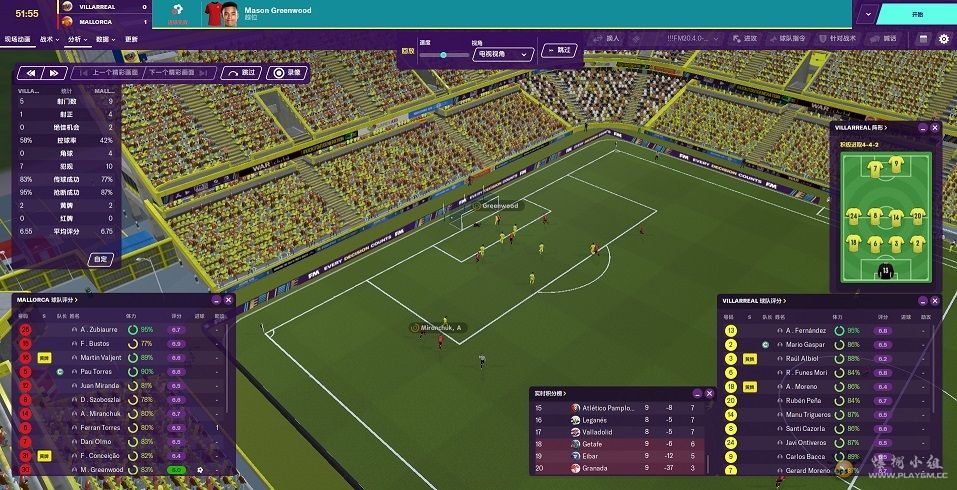Select Santi Cazorla in Villarreal ratings list
Image resolution: width=957 pixels, height=490 pixels.
(x=804, y=428)
